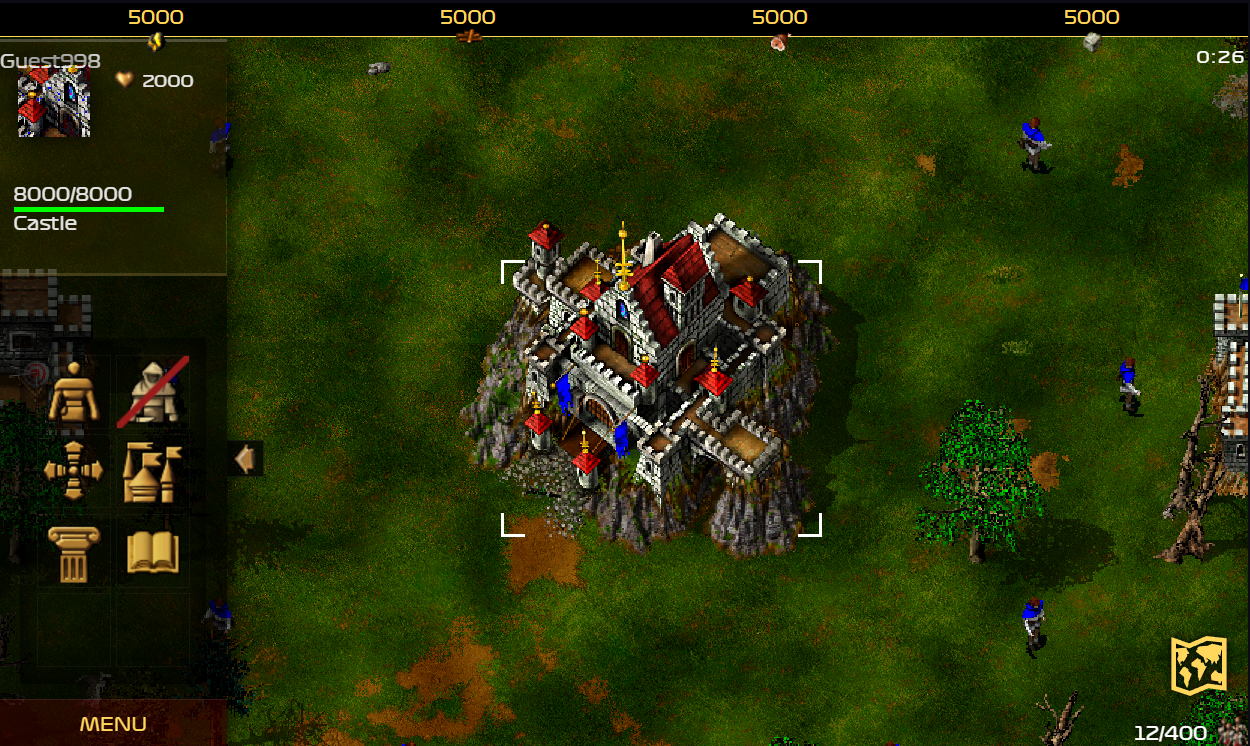
Task: Click the Castle portrait thumbnail
Action: tap(54, 102)
